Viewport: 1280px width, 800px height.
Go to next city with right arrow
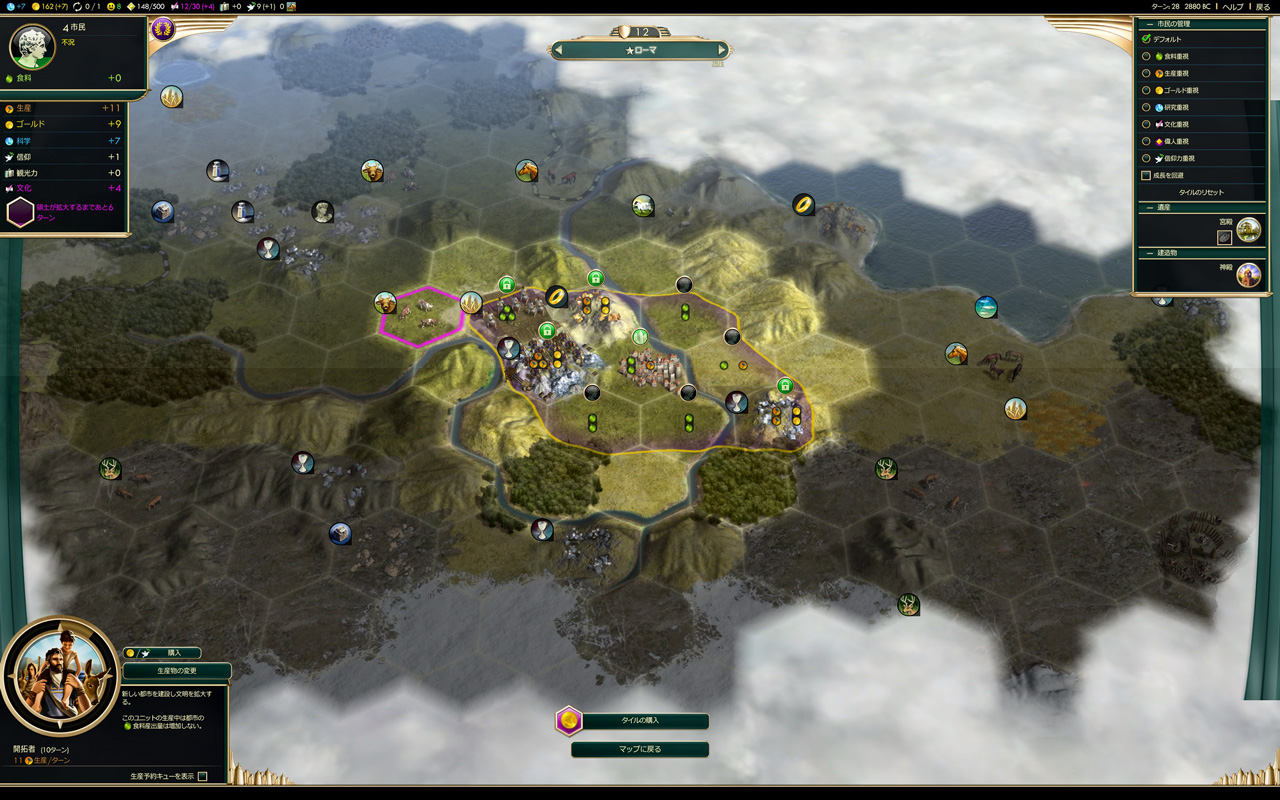tap(721, 50)
